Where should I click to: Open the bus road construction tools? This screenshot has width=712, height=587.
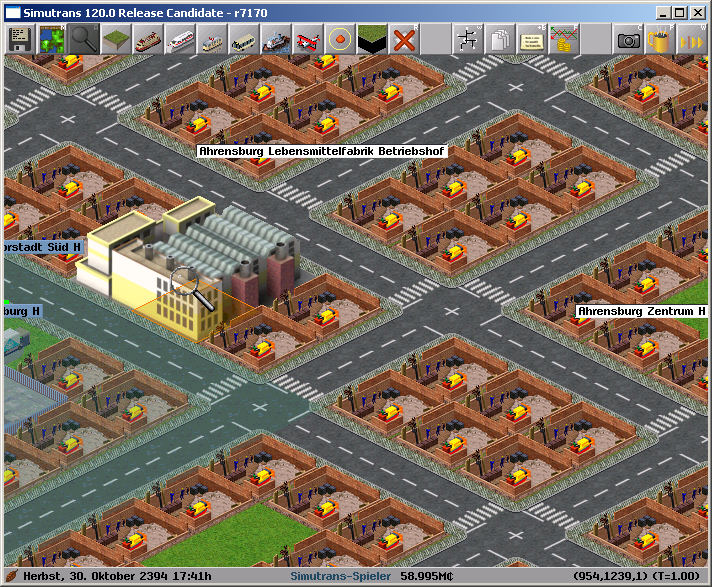pos(242,40)
